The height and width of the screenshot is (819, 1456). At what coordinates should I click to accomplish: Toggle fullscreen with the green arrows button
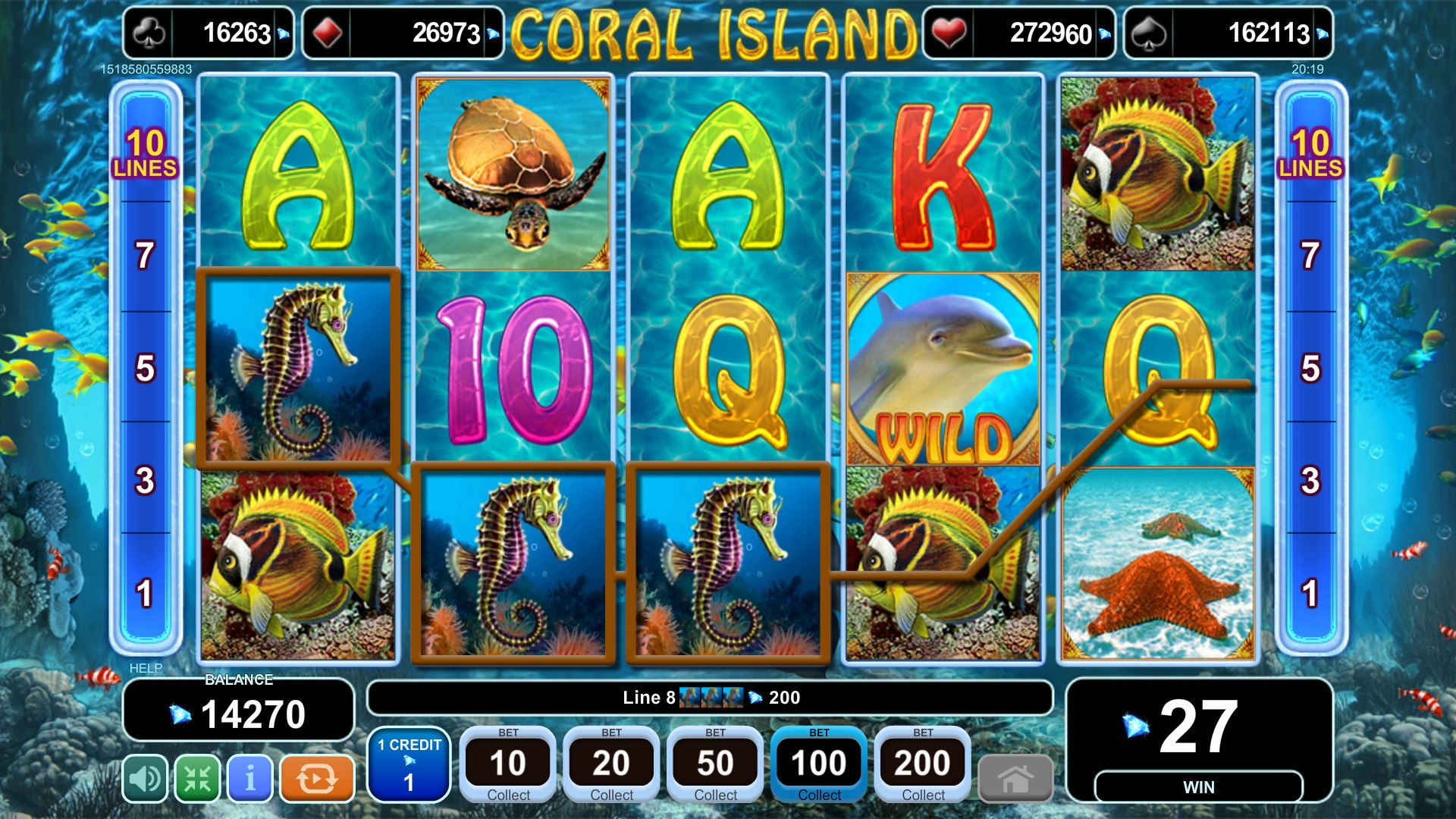click(198, 778)
